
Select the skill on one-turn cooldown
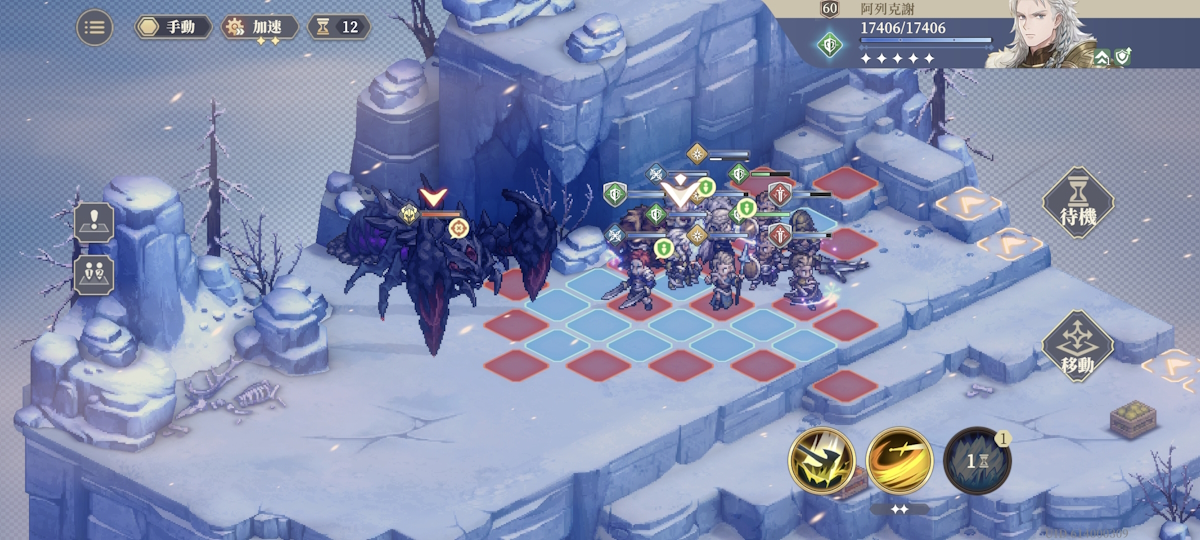(977, 461)
